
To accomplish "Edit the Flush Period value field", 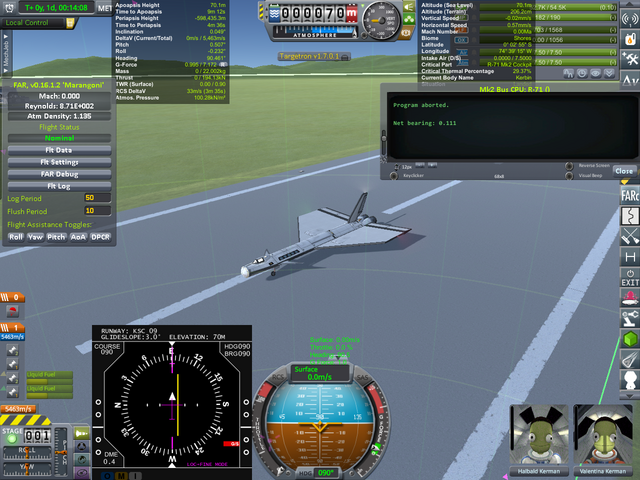I will click(97, 211).
